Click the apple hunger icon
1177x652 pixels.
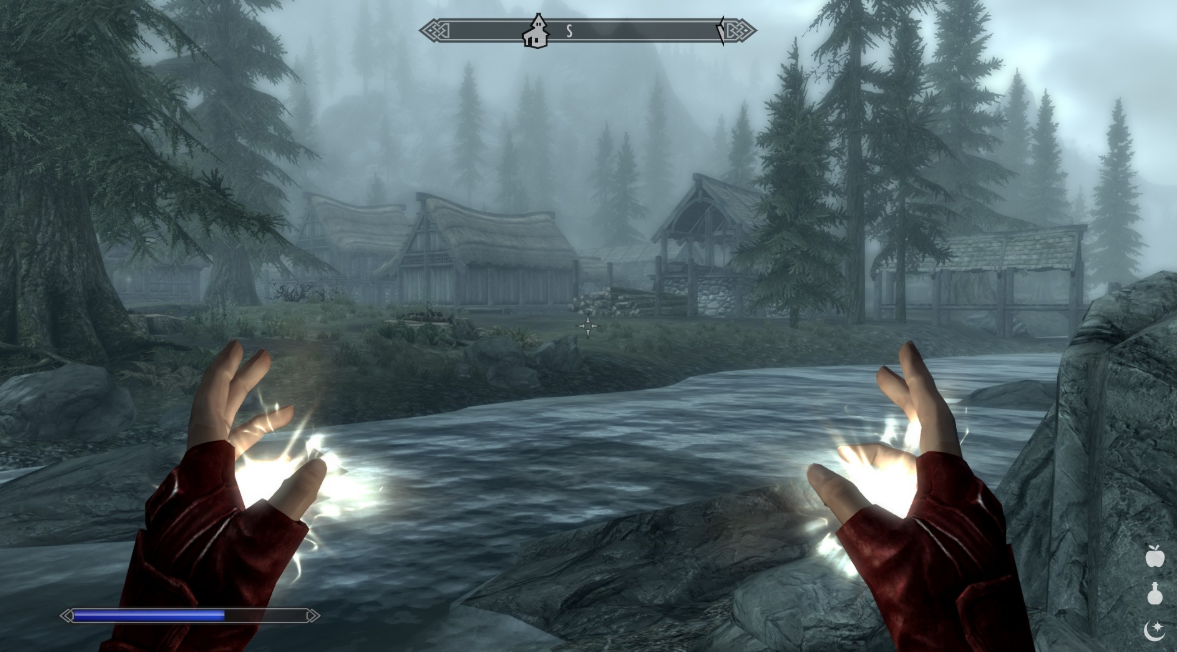coord(1155,555)
